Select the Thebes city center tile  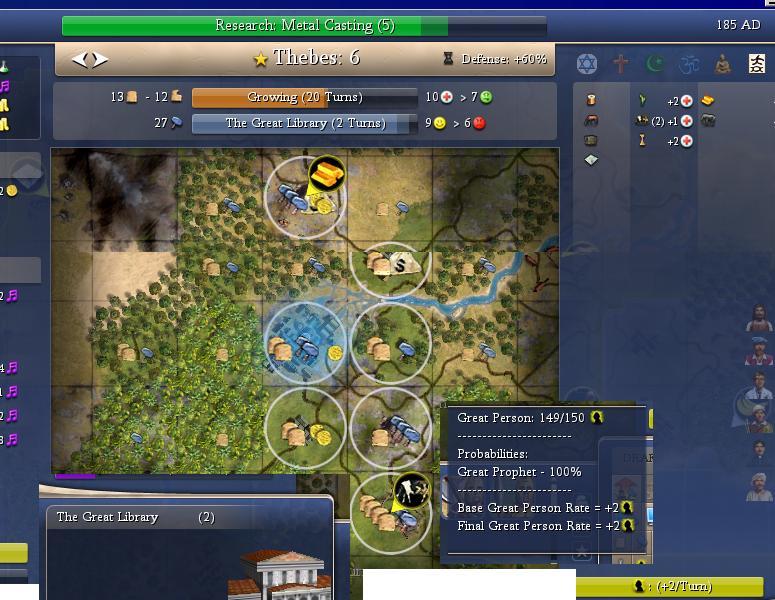pos(306,344)
